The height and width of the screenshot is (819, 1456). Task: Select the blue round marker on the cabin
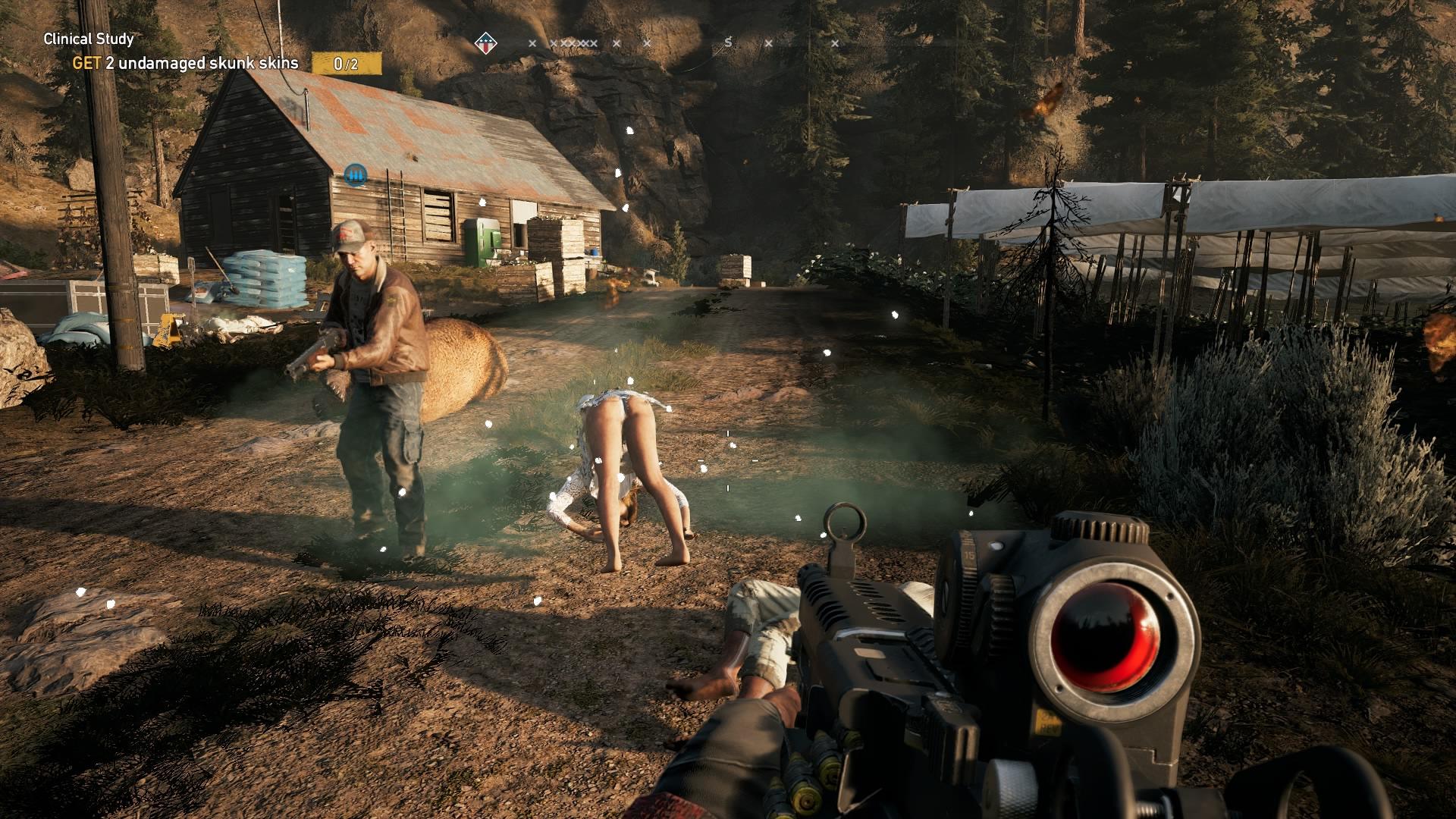coord(355,175)
